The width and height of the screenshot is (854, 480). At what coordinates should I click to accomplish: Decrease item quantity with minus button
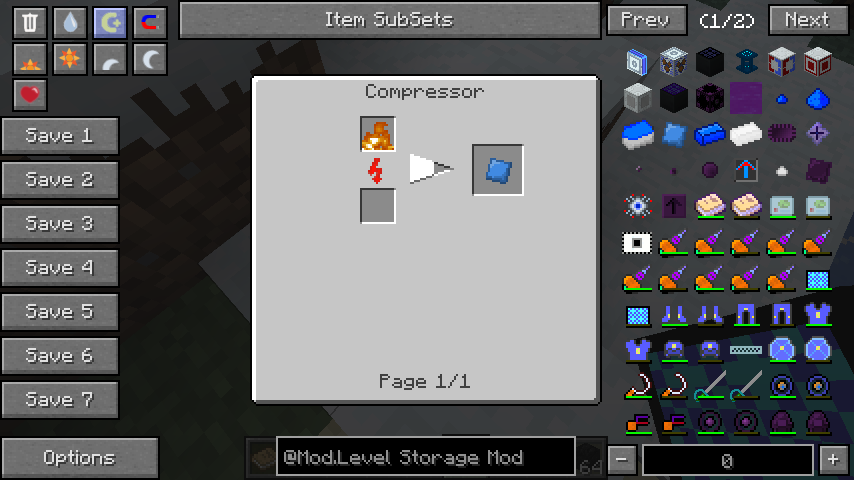coord(621,459)
